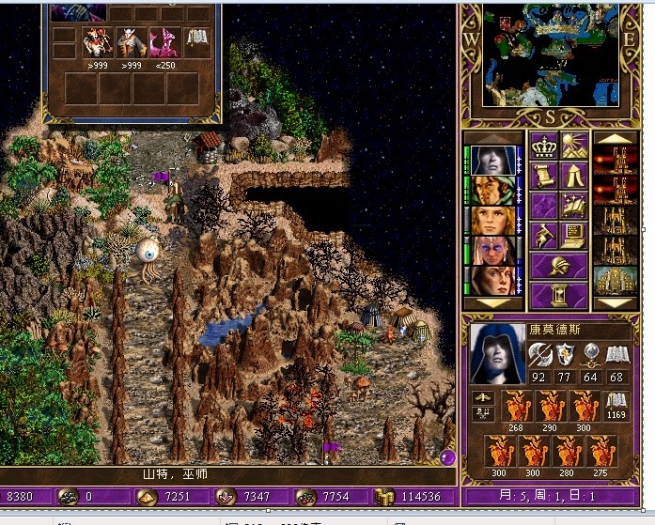
Task: Open the spellbook showing 1169 in hero panel
Action: click(x=617, y=402)
